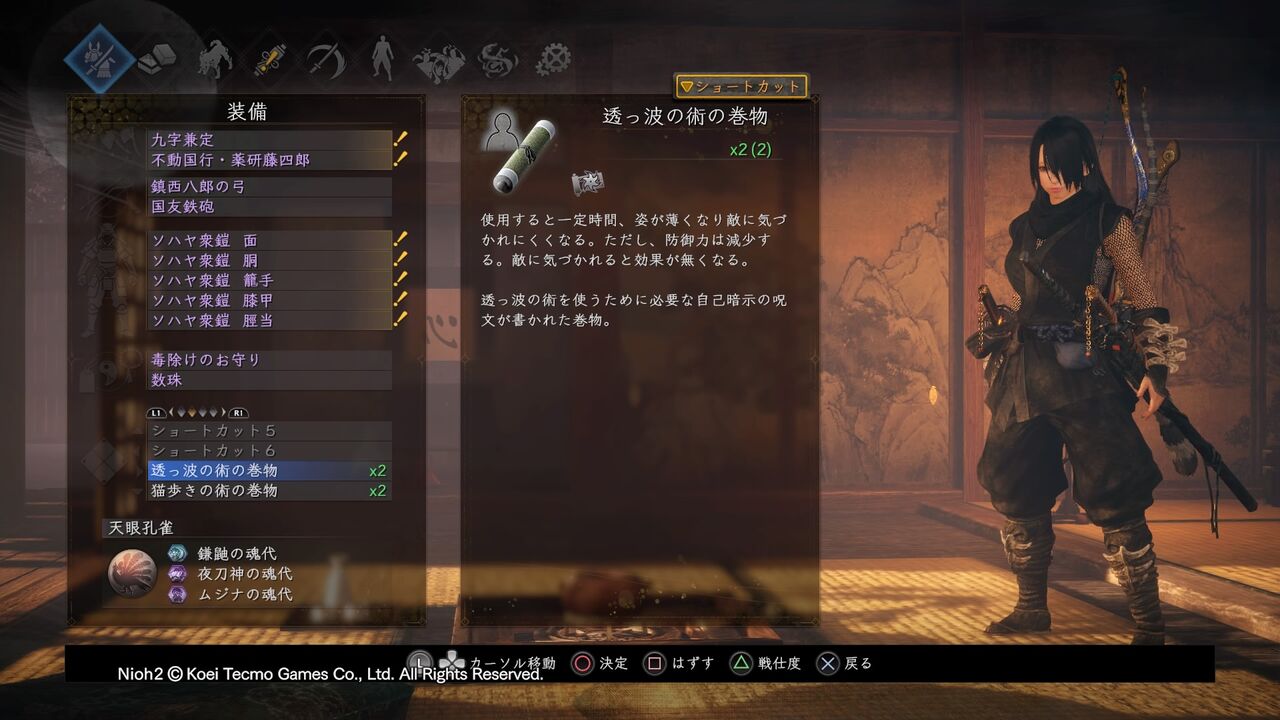Open the settings gear icon at top right
The width and height of the screenshot is (1280, 720).
(x=553, y=60)
